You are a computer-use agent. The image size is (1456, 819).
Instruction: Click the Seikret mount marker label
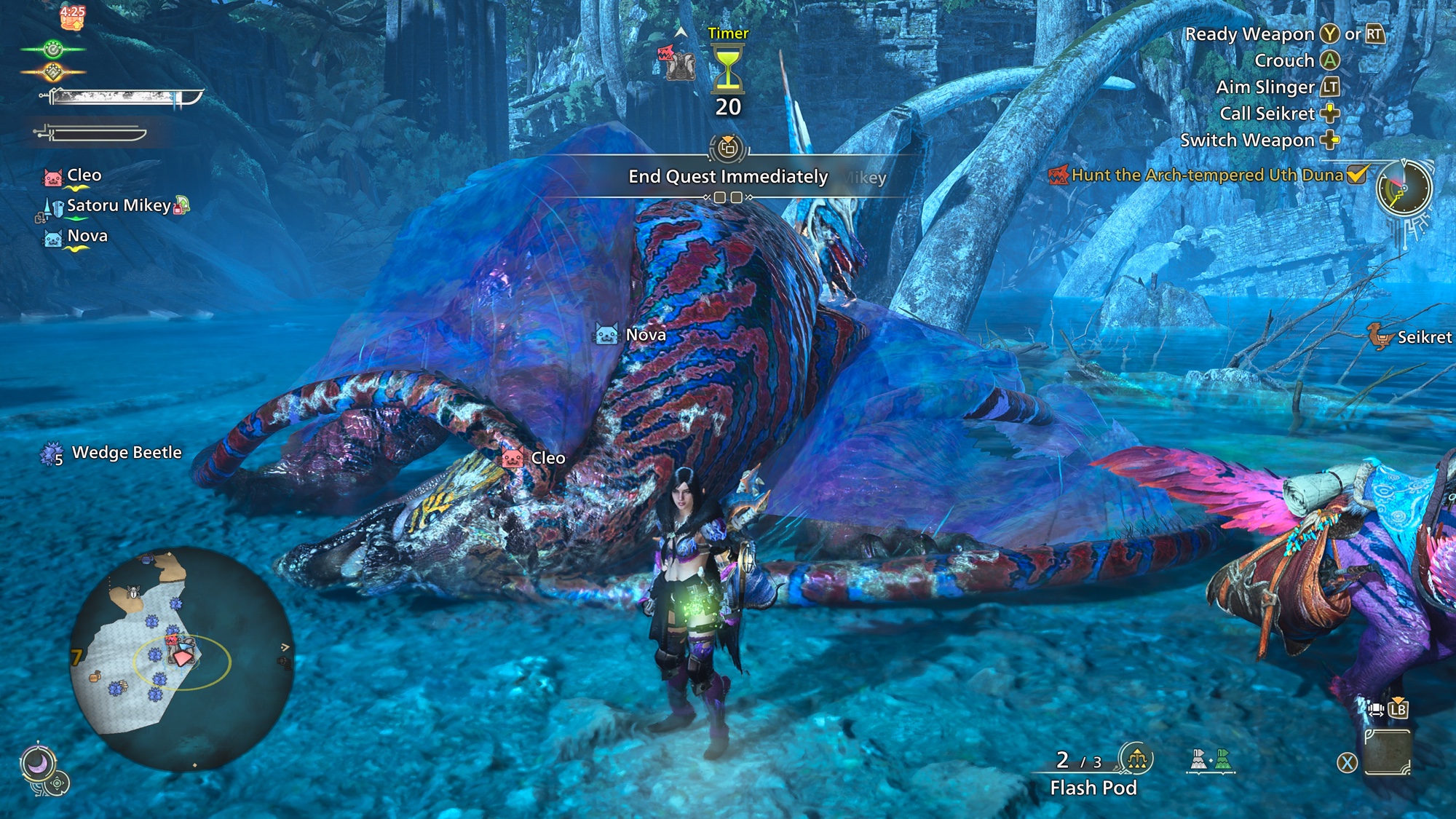pos(1424,337)
